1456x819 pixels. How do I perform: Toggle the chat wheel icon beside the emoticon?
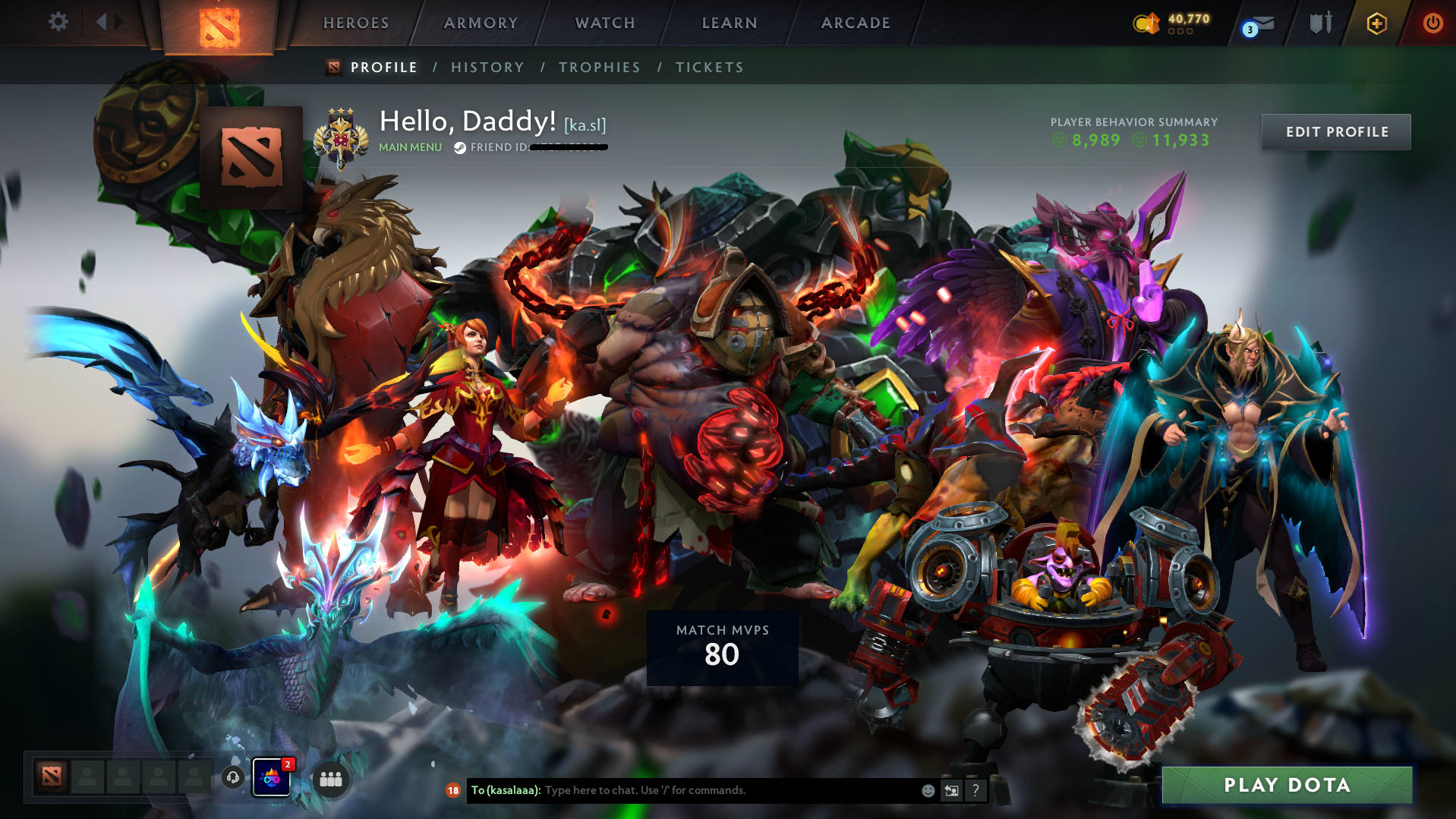pos(951,790)
